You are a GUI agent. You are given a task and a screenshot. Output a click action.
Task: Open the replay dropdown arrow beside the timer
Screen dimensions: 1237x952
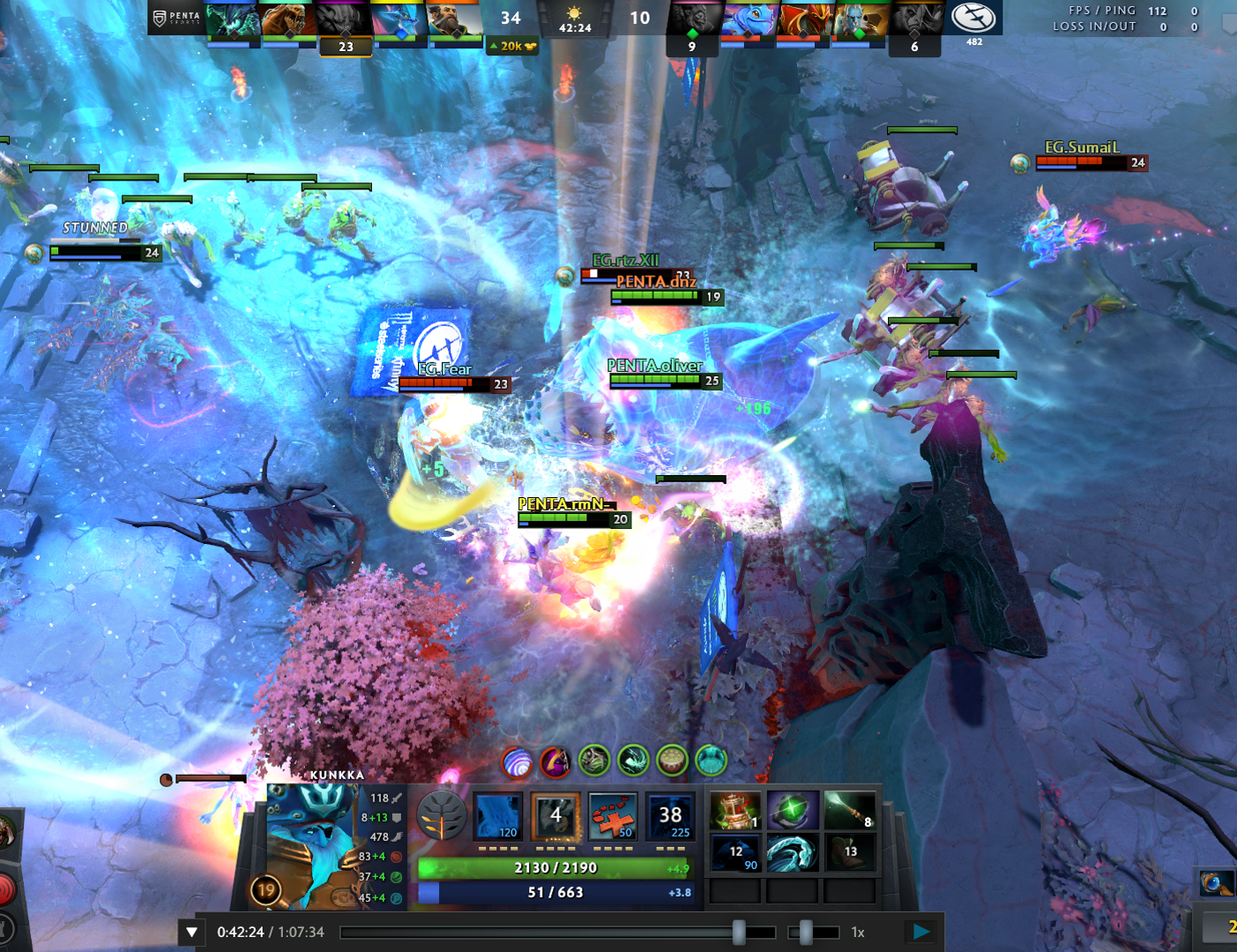coord(191,932)
